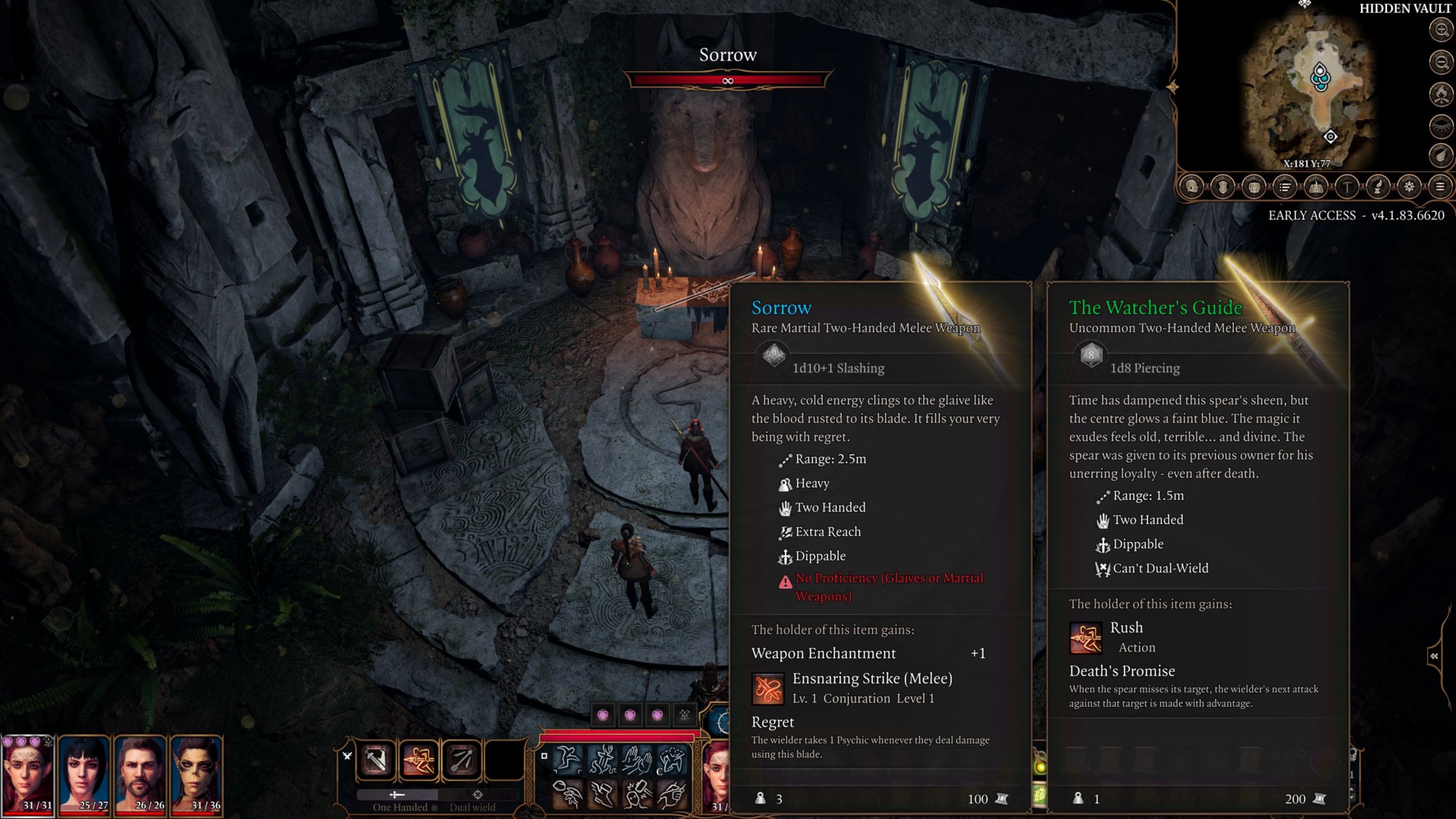The image size is (1456, 819).
Task: Select the bearded man's portrait
Action: tap(141, 773)
